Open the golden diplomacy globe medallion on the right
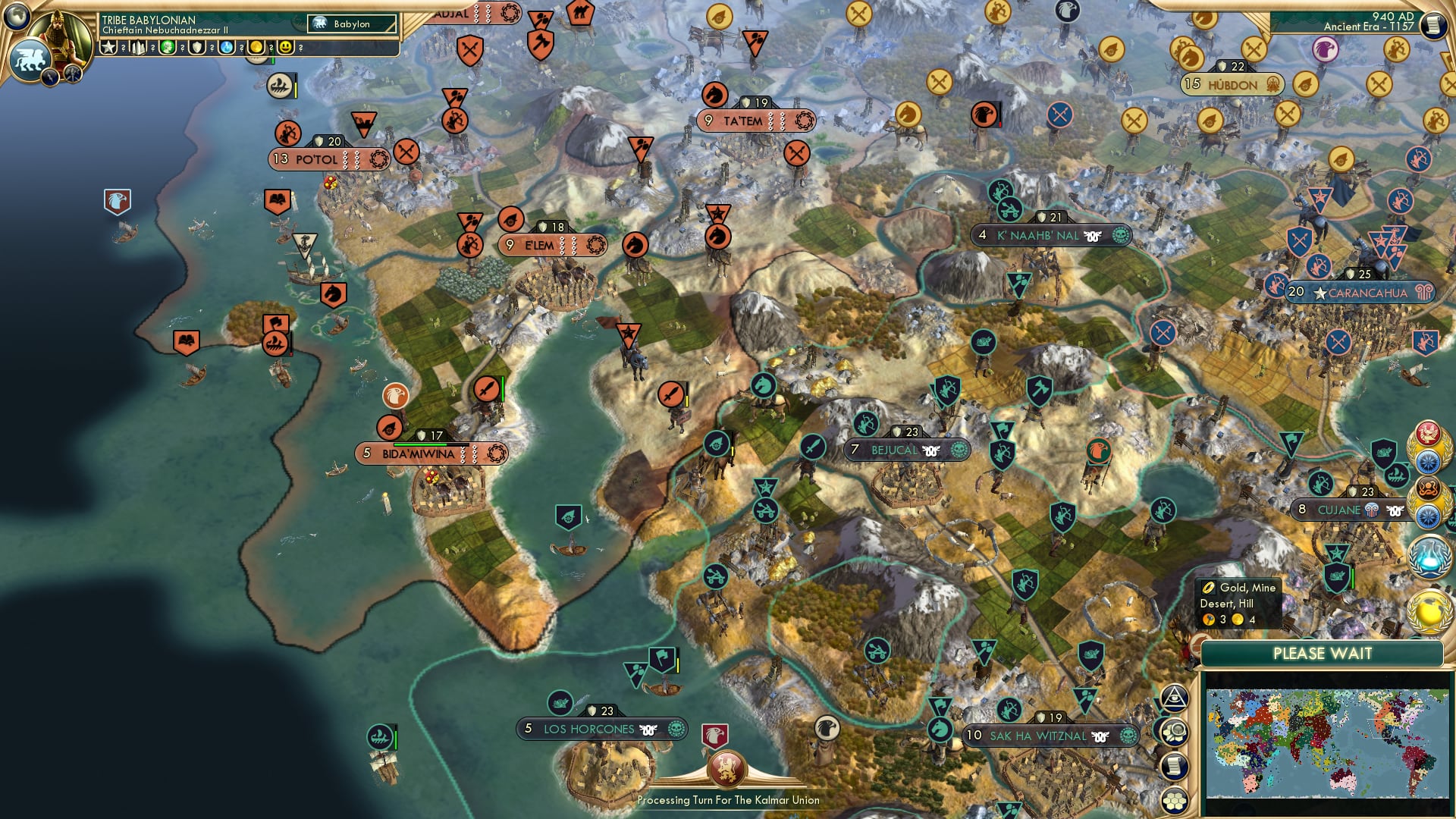 click(1428, 610)
